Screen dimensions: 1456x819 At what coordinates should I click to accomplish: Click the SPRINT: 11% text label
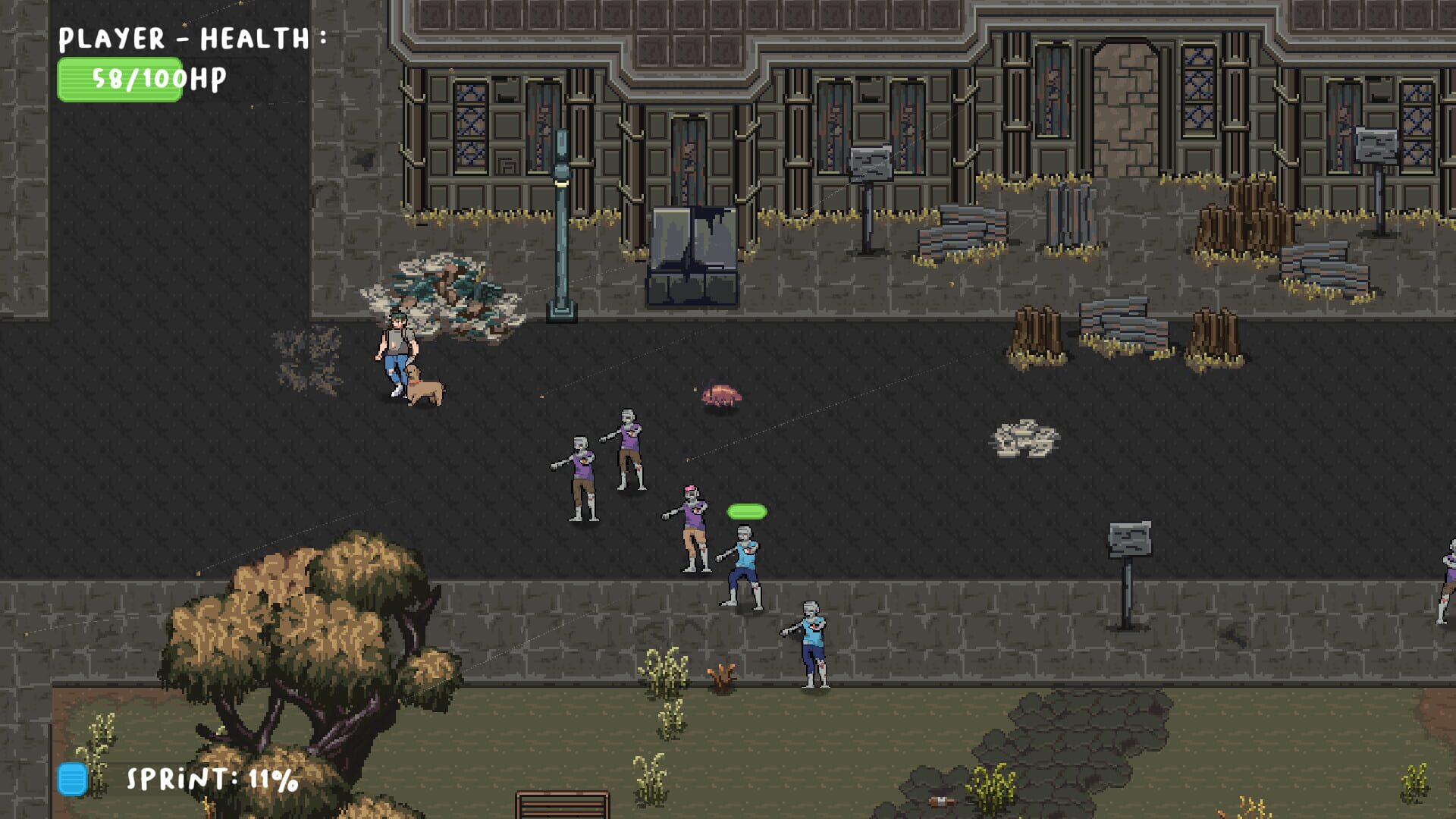(209, 777)
